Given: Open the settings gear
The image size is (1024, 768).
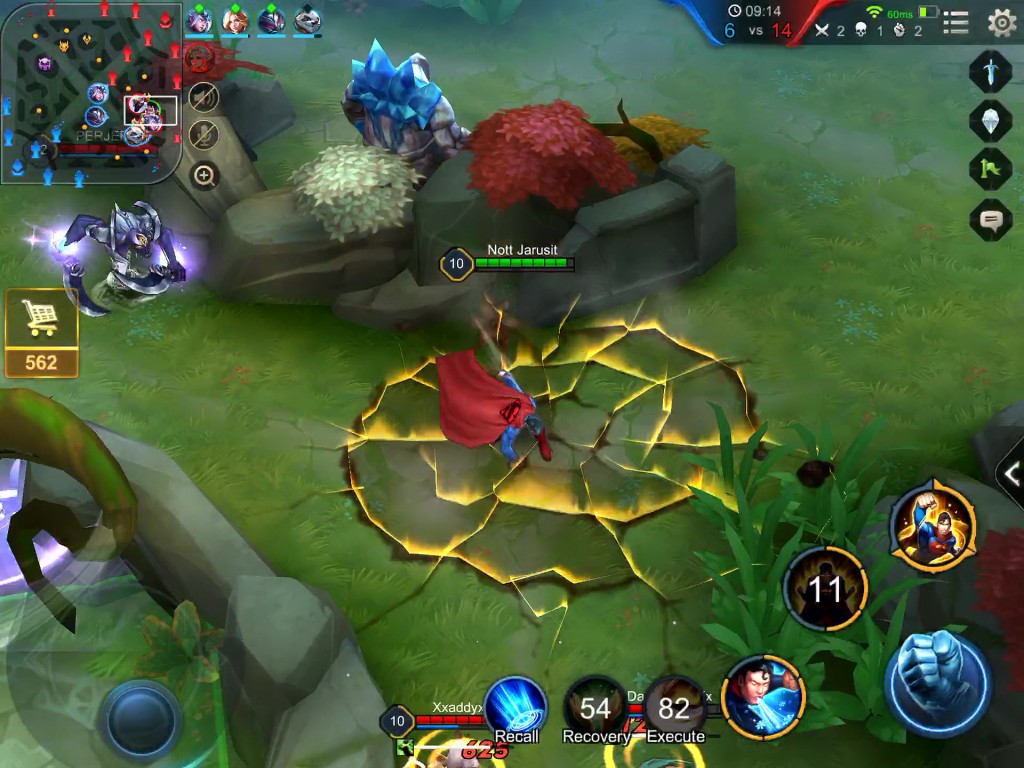Looking at the screenshot, I should click(1001, 22).
